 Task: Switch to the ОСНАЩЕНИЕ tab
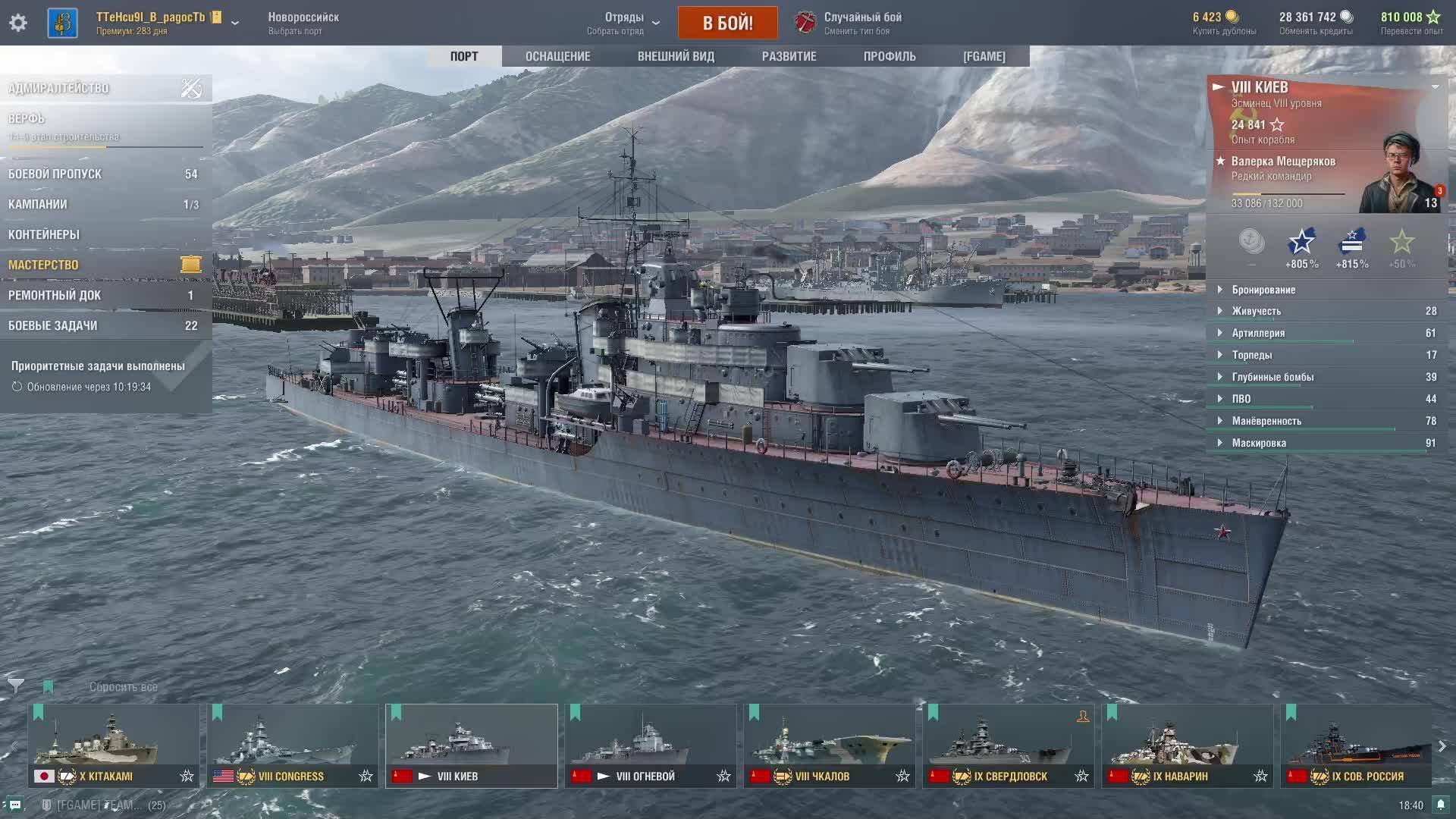coord(557,56)
